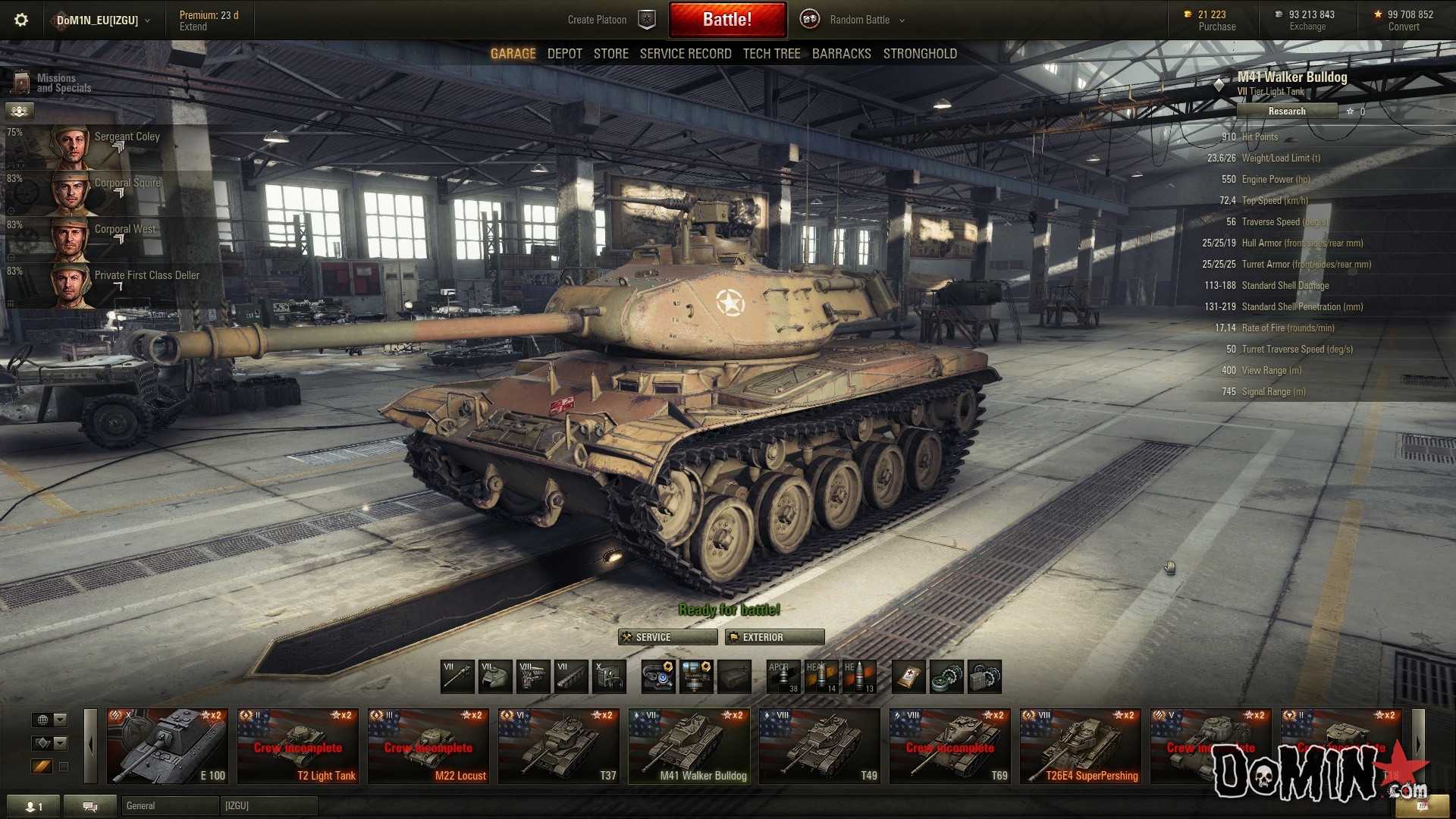Image resolution: width=1456 pixels, height=819 pixels.
Task: Open the Tech Tree tab
Action: tap(771, 54)
